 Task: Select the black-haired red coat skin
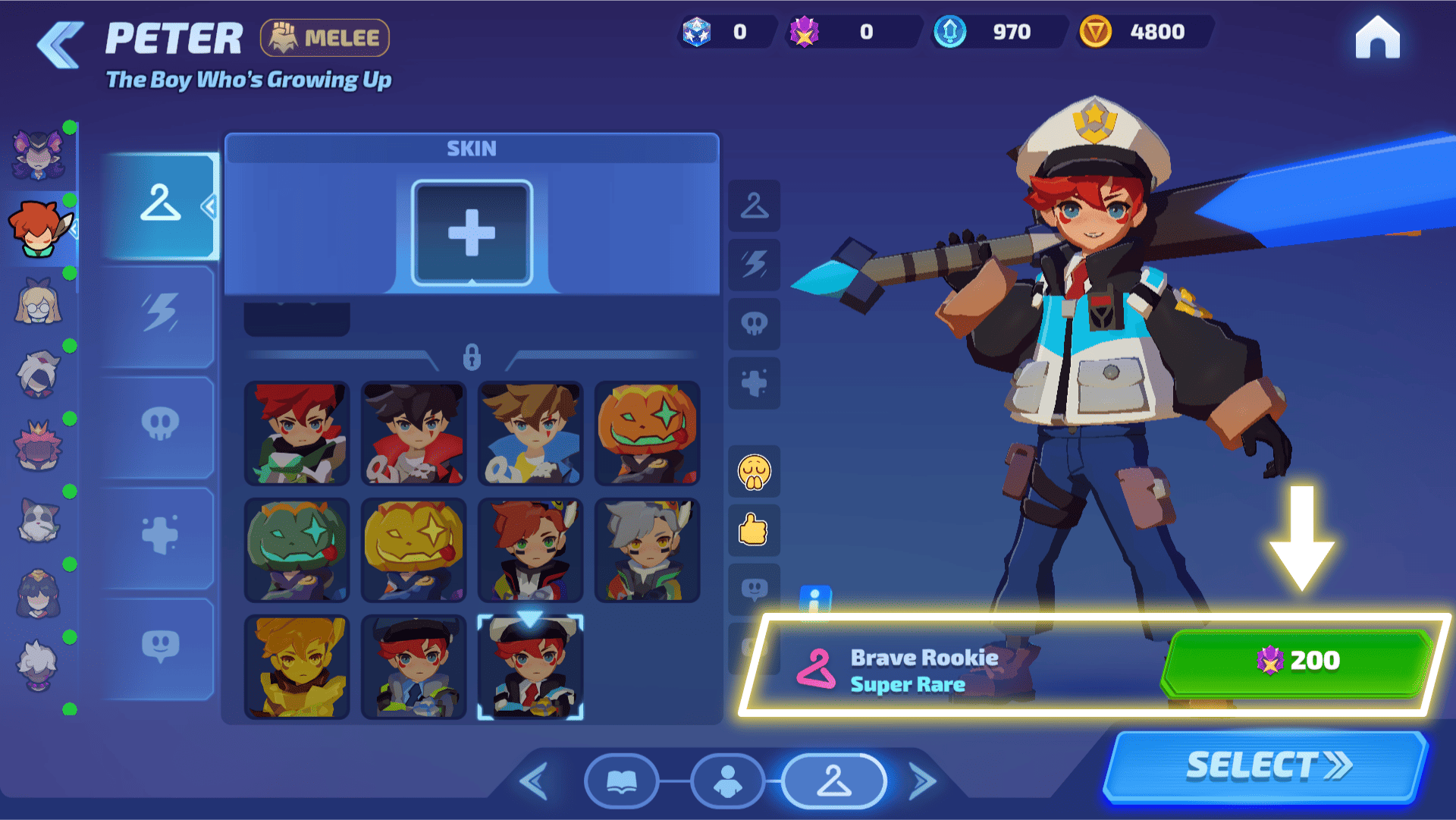coord(414,434)
